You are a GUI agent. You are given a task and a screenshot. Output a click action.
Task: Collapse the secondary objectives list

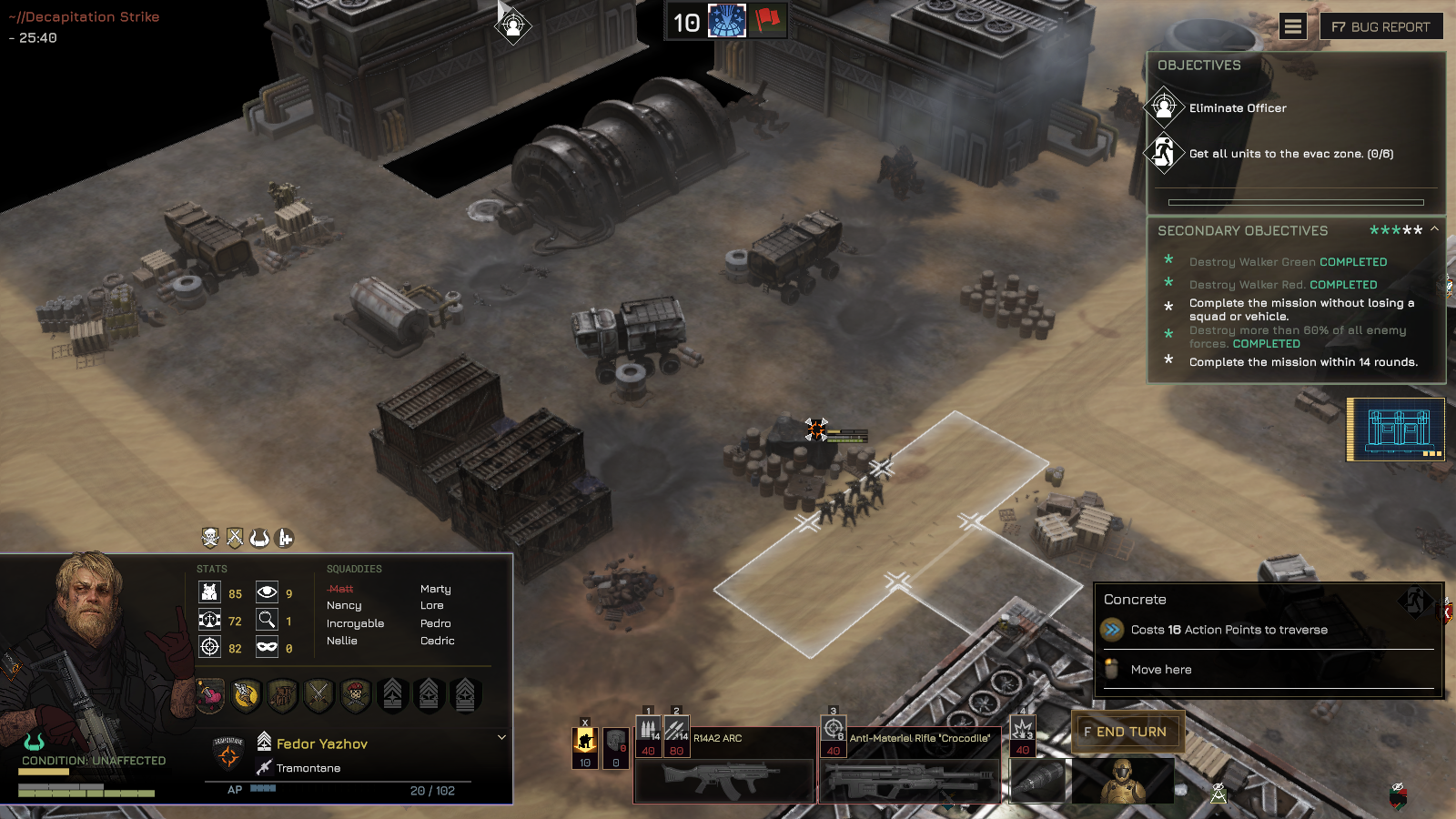pos(1434,229)
